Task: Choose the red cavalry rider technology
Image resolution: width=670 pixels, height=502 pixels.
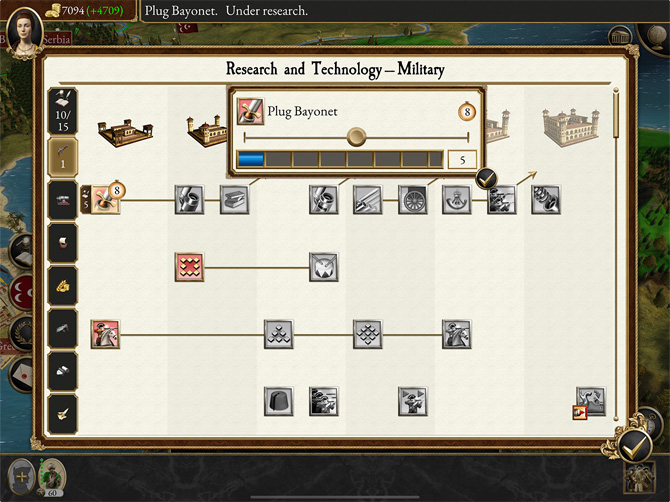Action: pyautogui.click(x=105, y=334)
